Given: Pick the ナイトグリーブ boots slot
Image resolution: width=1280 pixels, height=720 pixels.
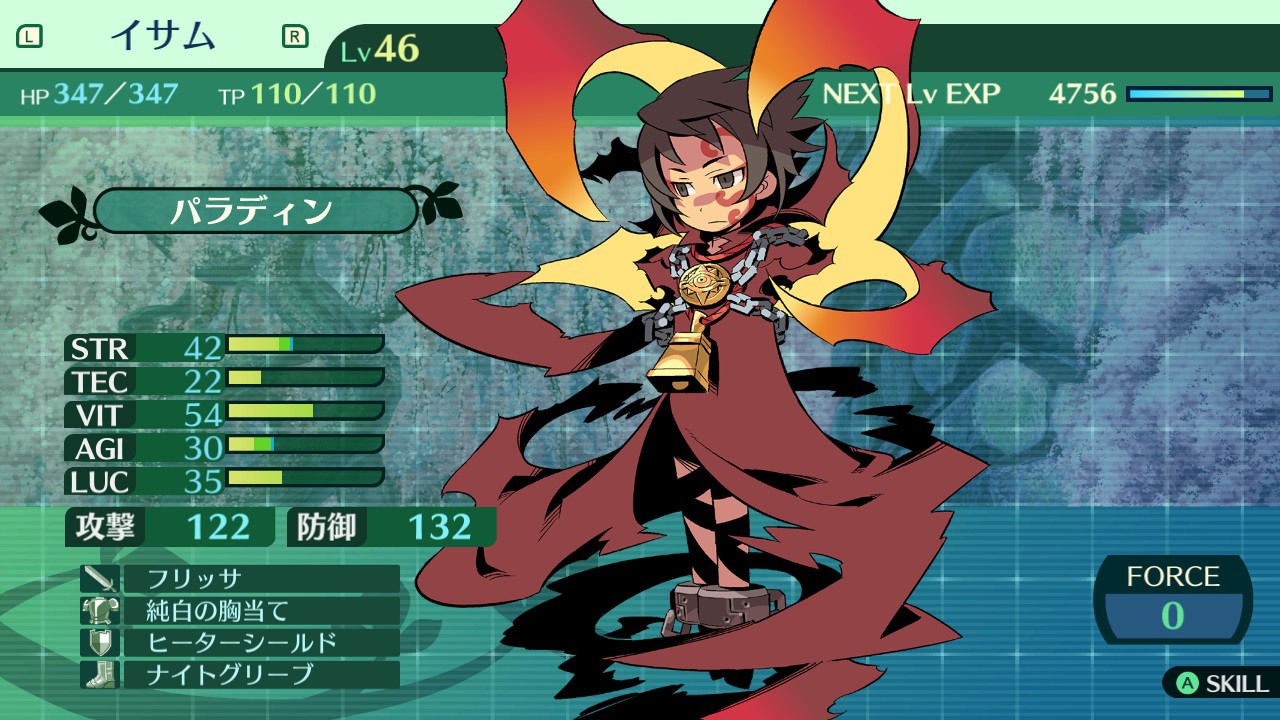Looking at the screenshot, I should [x=258, y=674].
